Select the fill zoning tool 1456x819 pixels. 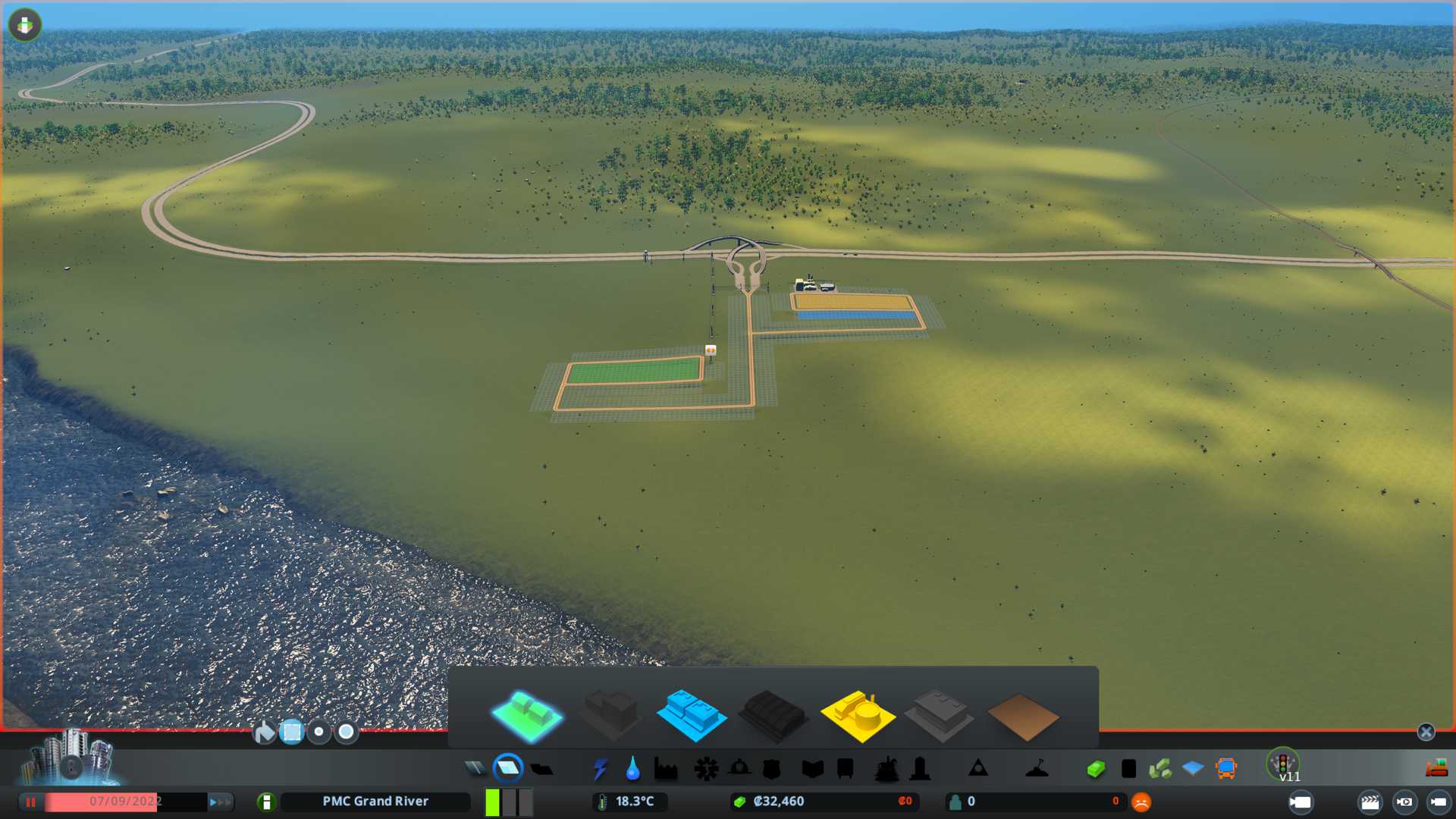[264, 732]
